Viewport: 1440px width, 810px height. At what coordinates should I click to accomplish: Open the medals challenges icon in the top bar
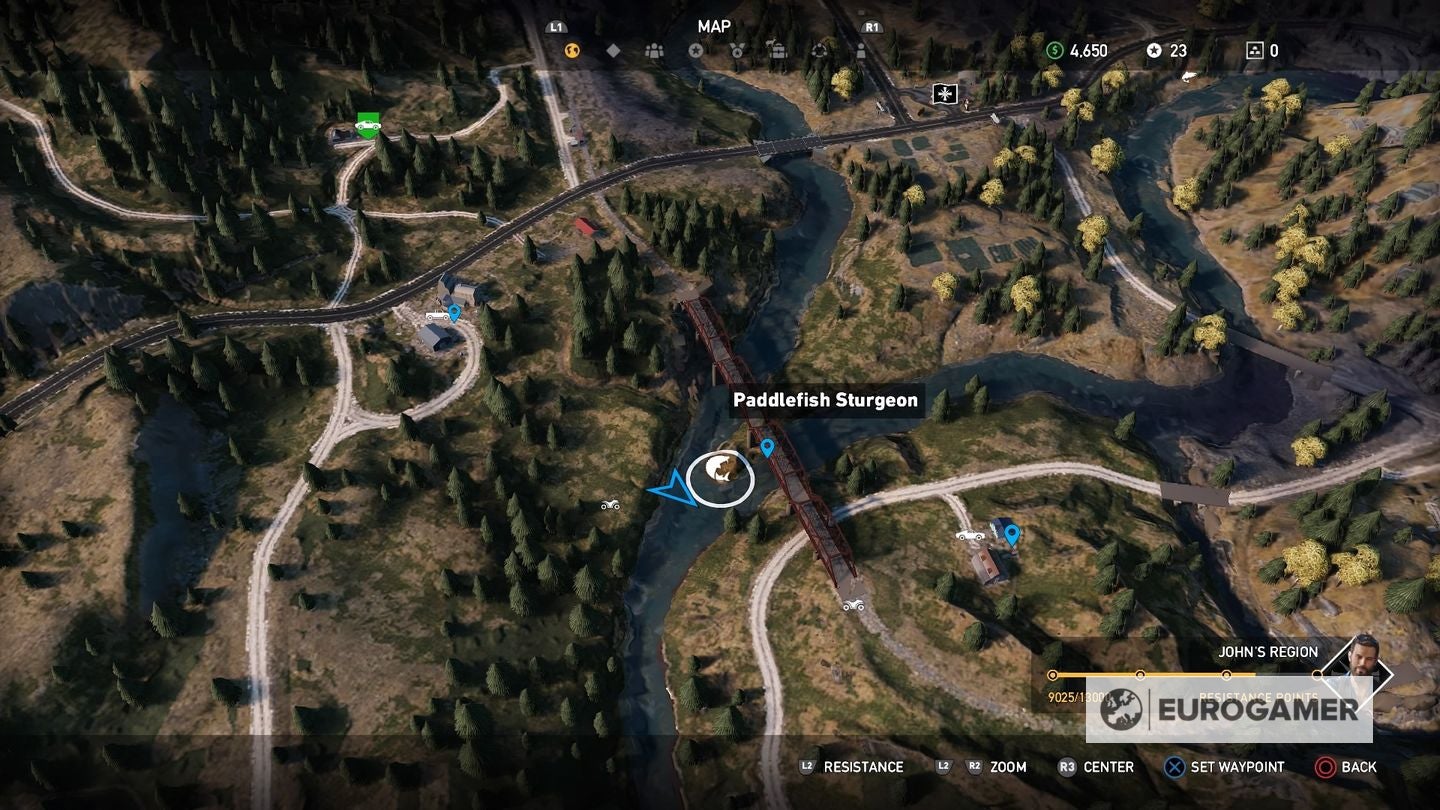tap(737, 50)
